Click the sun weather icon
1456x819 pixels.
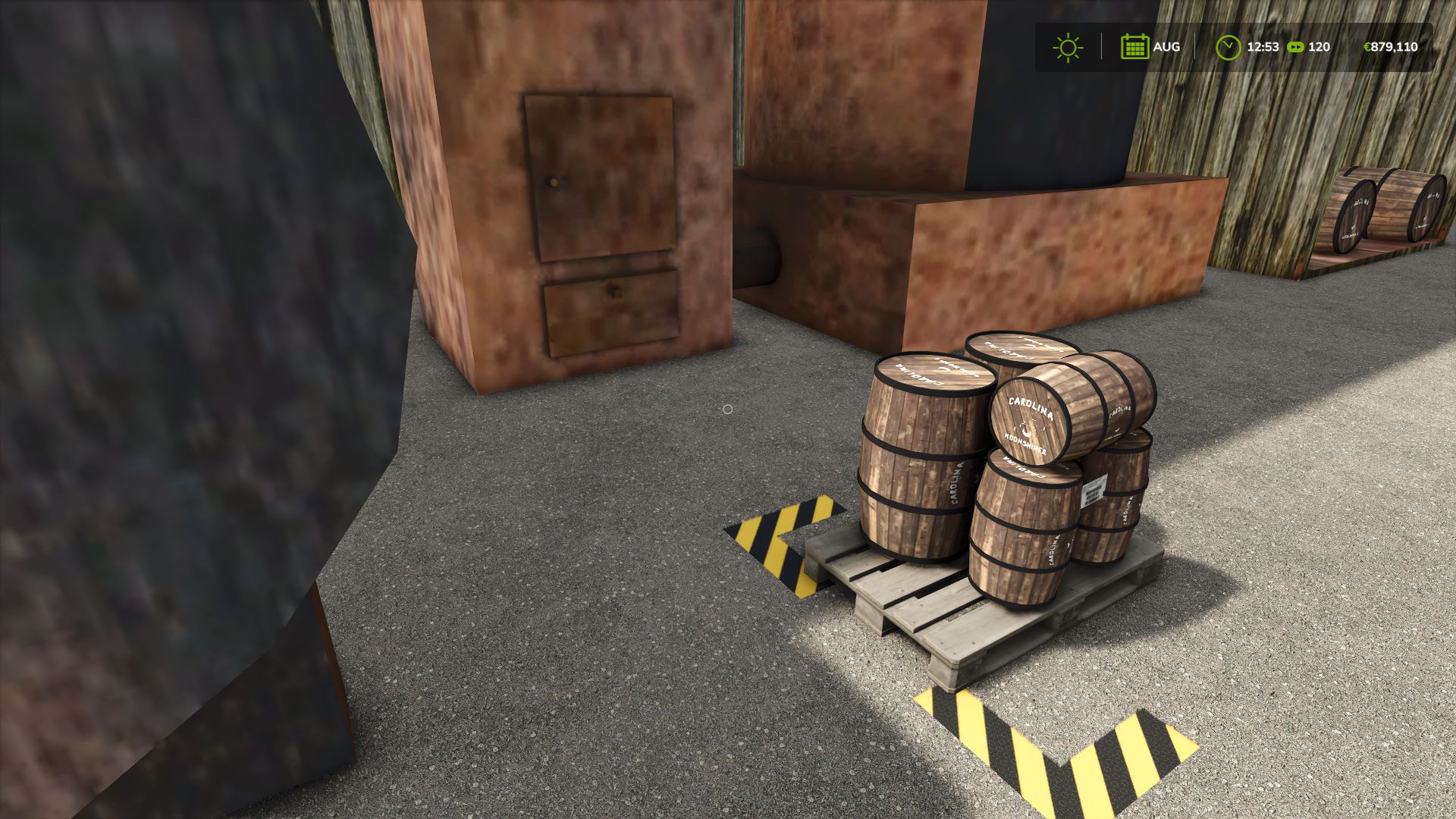(x=1068, y=47)
